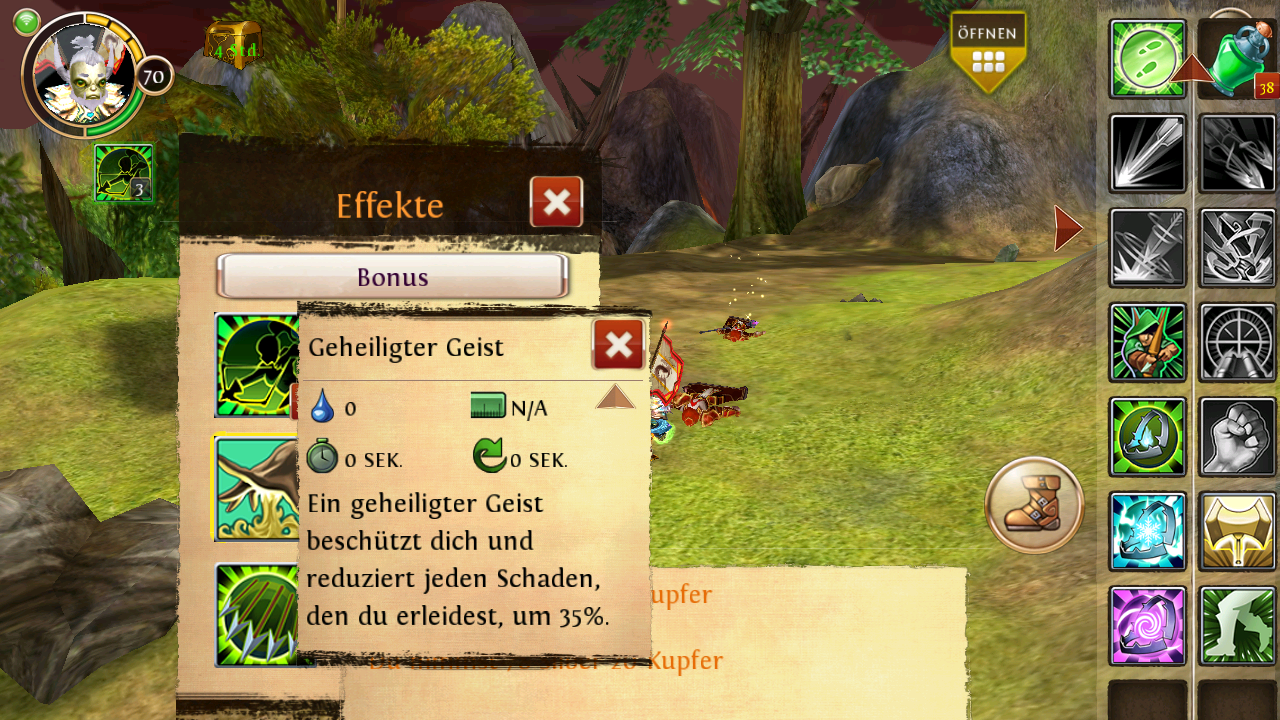Activate the green hooded archer skill

click(x=1147, y=342)
